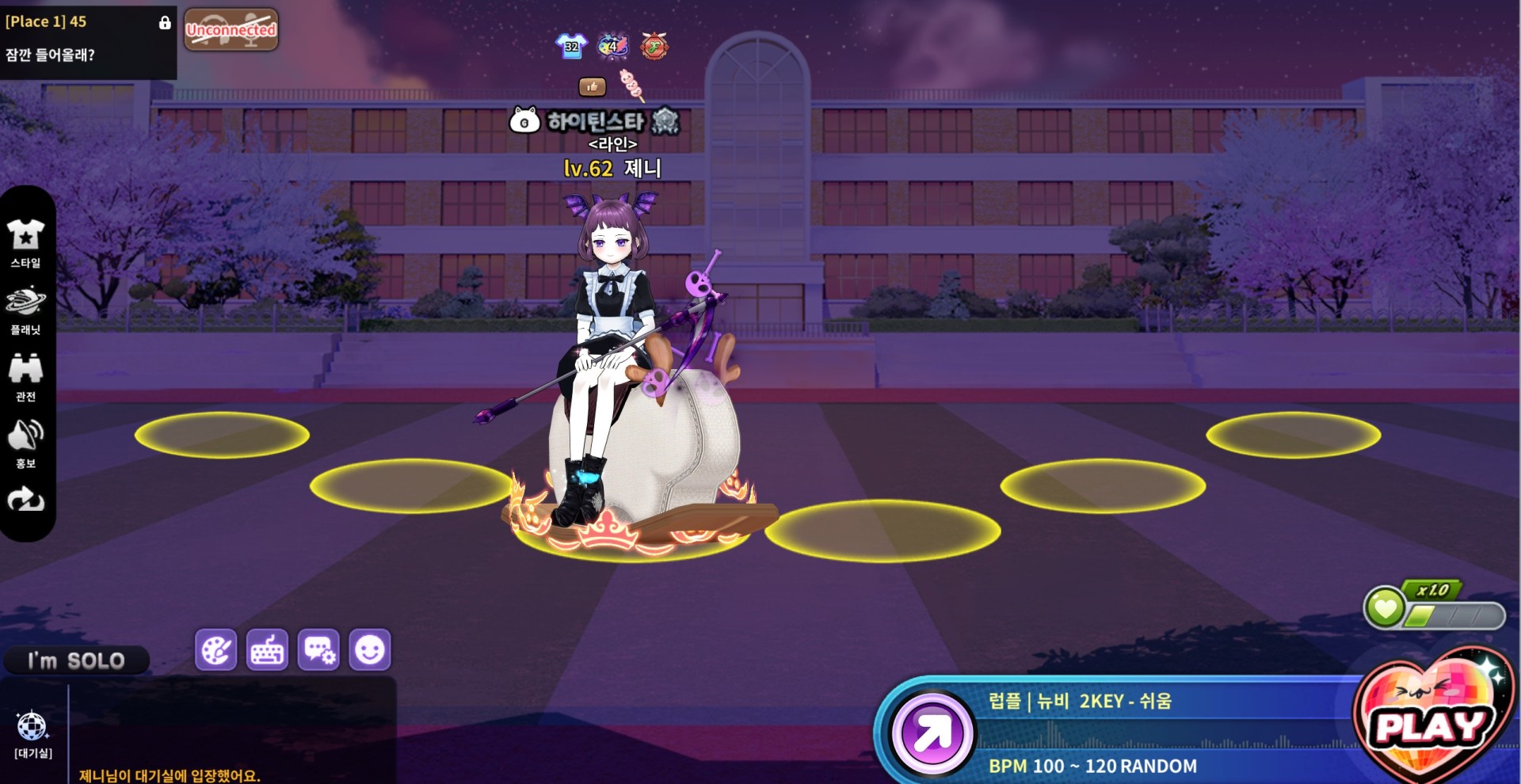Open the smiley emoticon button
This screenshot has width=1521, height=784.
(370, 650)
